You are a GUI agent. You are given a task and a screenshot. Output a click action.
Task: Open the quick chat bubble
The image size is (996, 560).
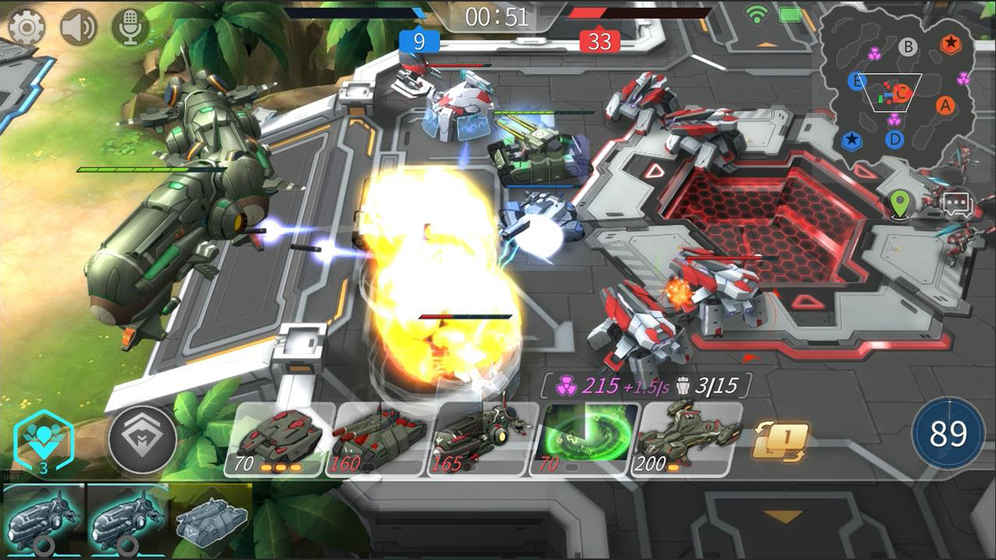tap(956, 204)
